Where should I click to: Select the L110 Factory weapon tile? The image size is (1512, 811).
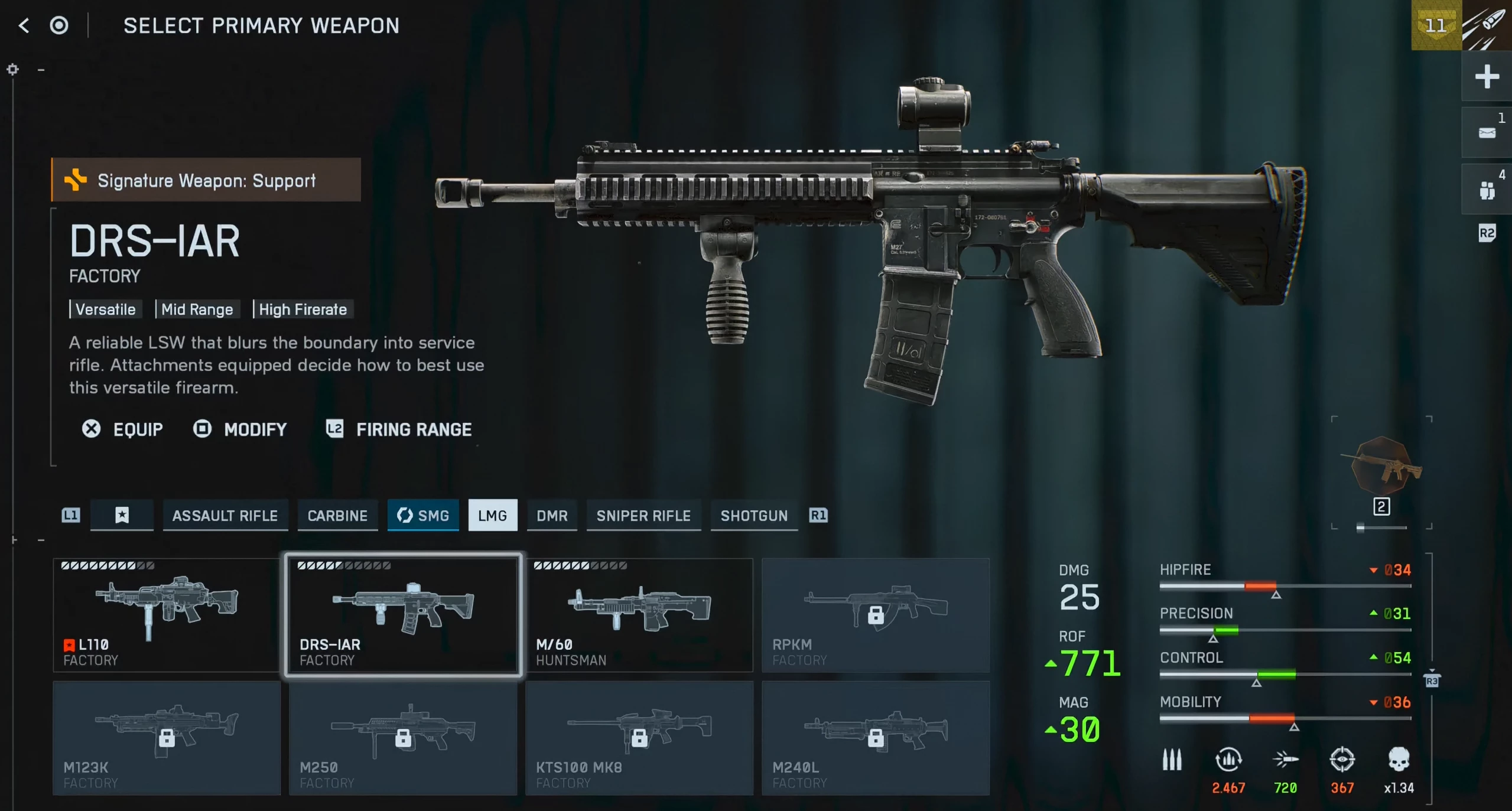[166, 615]
